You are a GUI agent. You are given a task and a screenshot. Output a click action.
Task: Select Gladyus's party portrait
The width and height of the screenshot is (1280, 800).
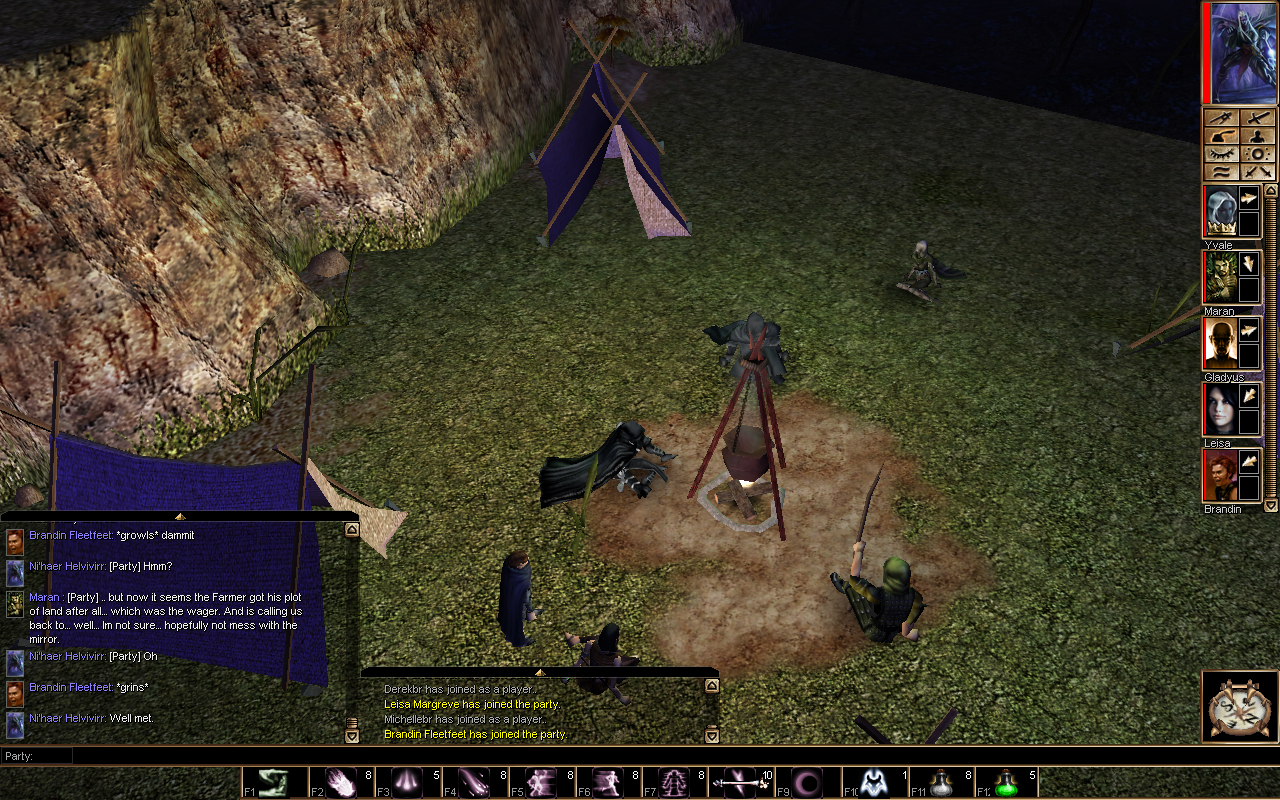coord(1219,343)
